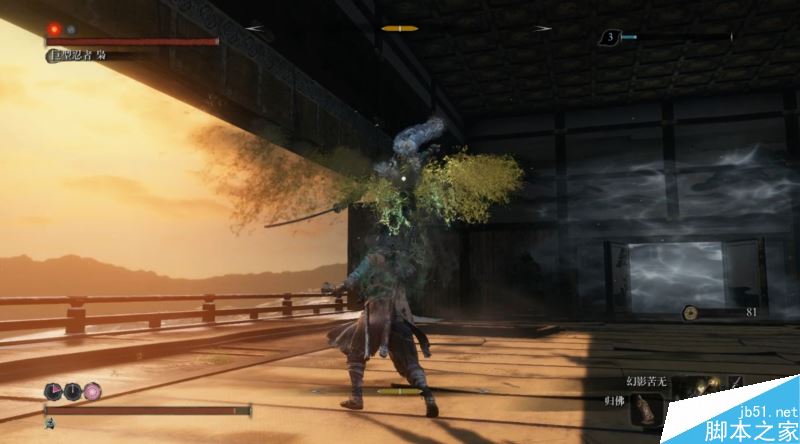Click the status buff icon under the vitality bar

[x=50, y=425]
